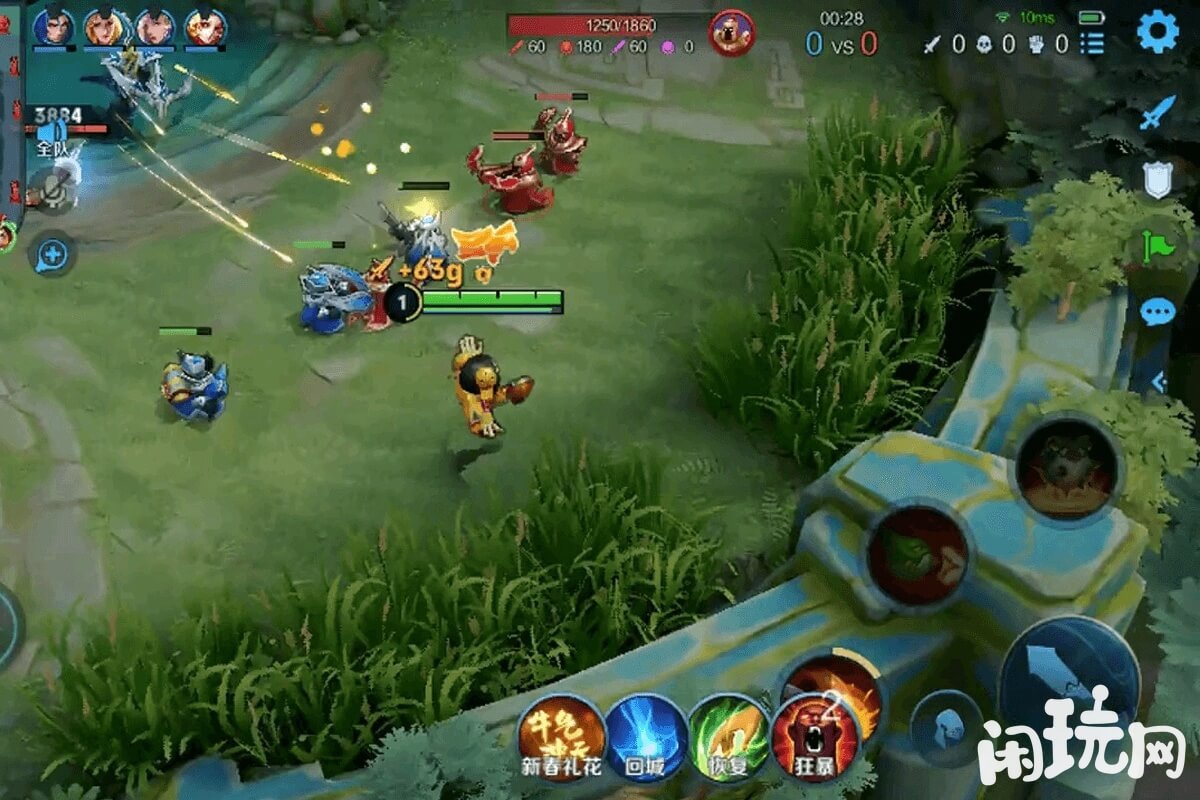Viewport: 1200px width, 800px height.
Task: Open the scoreboard list icon
Action: coord(1092,43)
